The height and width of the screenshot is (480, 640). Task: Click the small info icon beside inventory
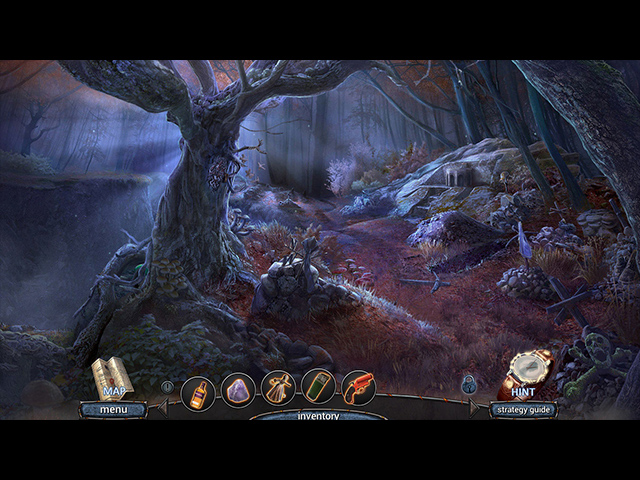(x=167, y=385)
